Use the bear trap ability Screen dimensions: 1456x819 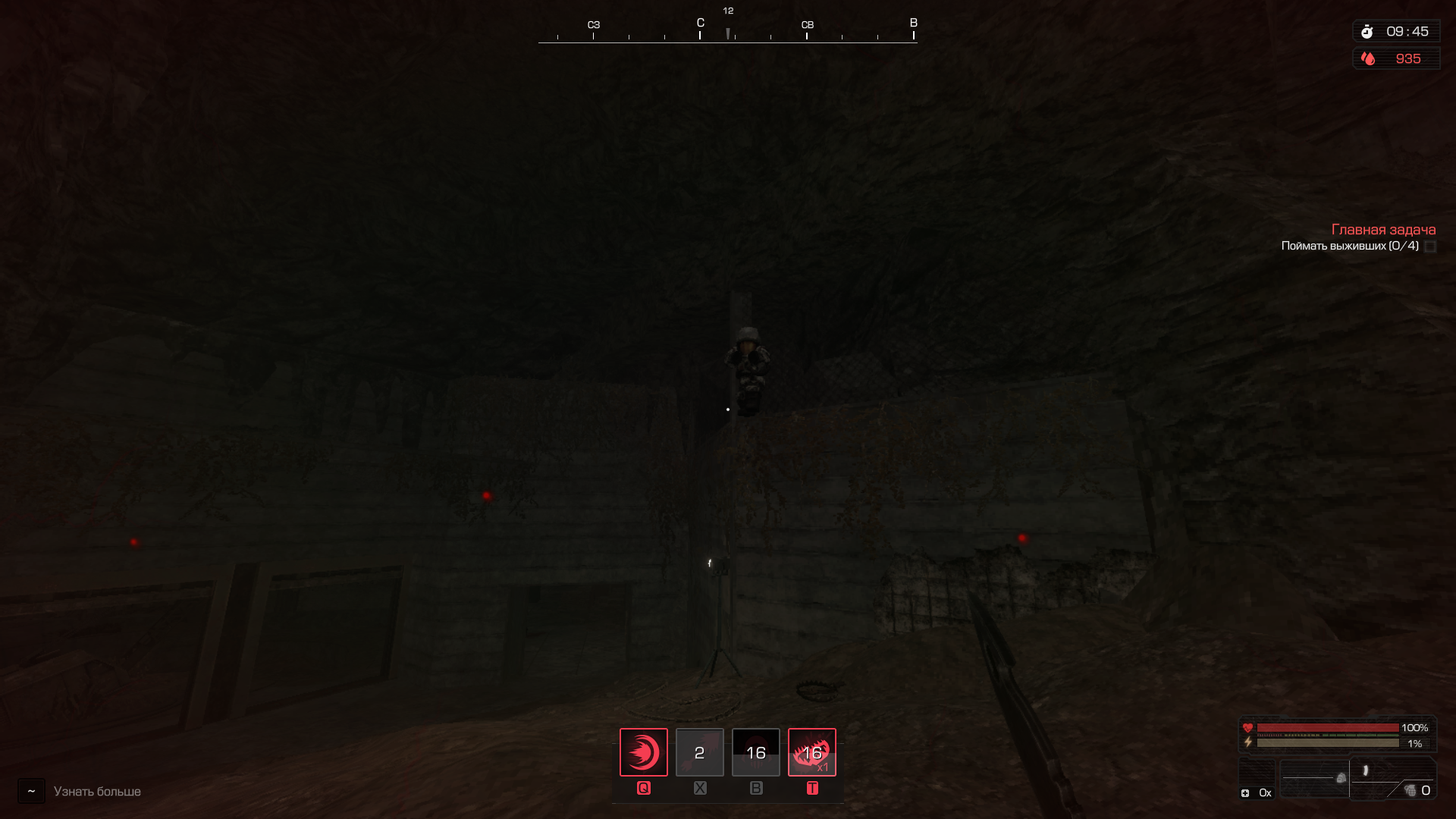pyautogui.click(x=811, y=752)
